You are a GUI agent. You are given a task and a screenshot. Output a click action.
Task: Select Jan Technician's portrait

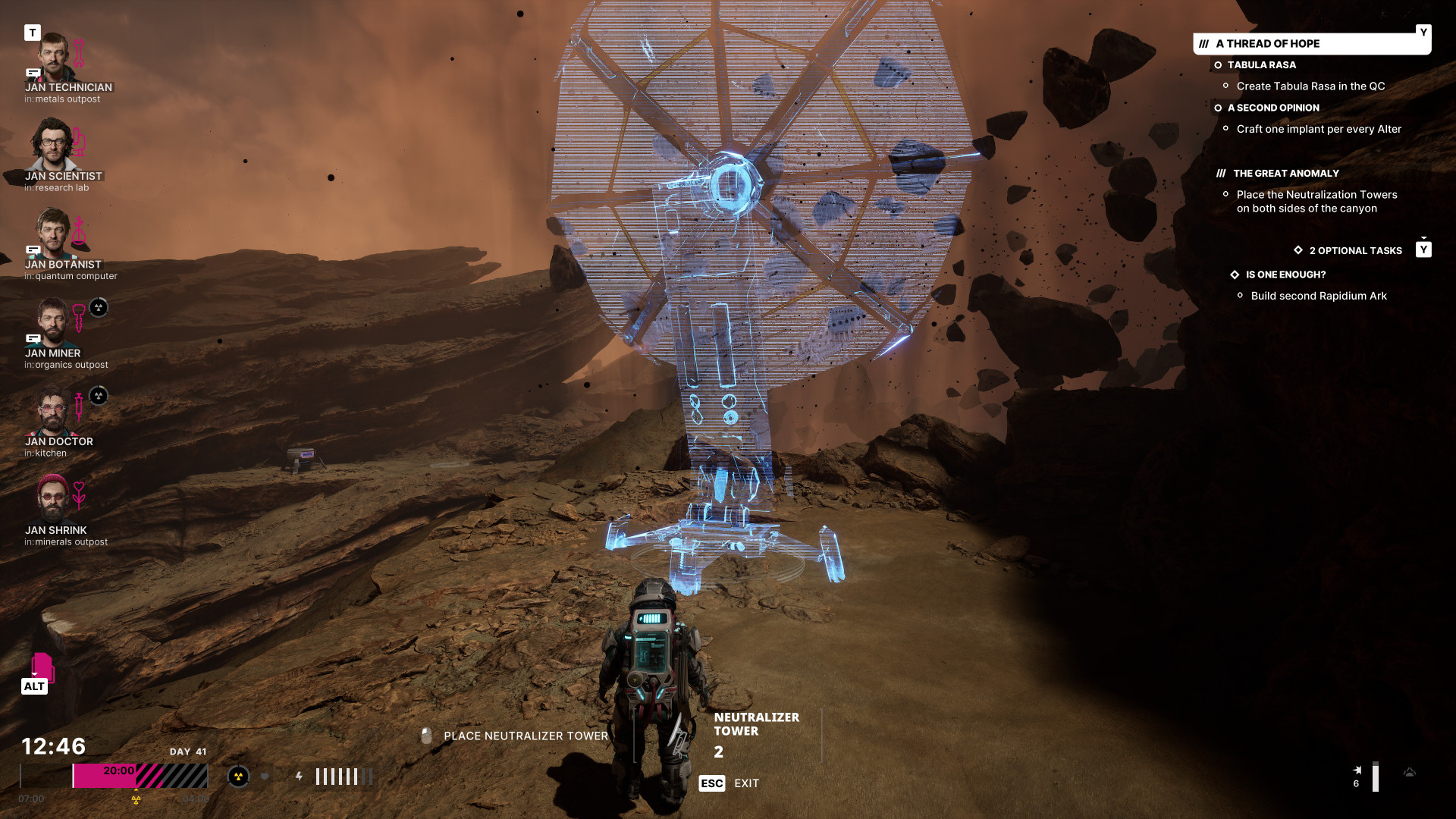(53, 57)
